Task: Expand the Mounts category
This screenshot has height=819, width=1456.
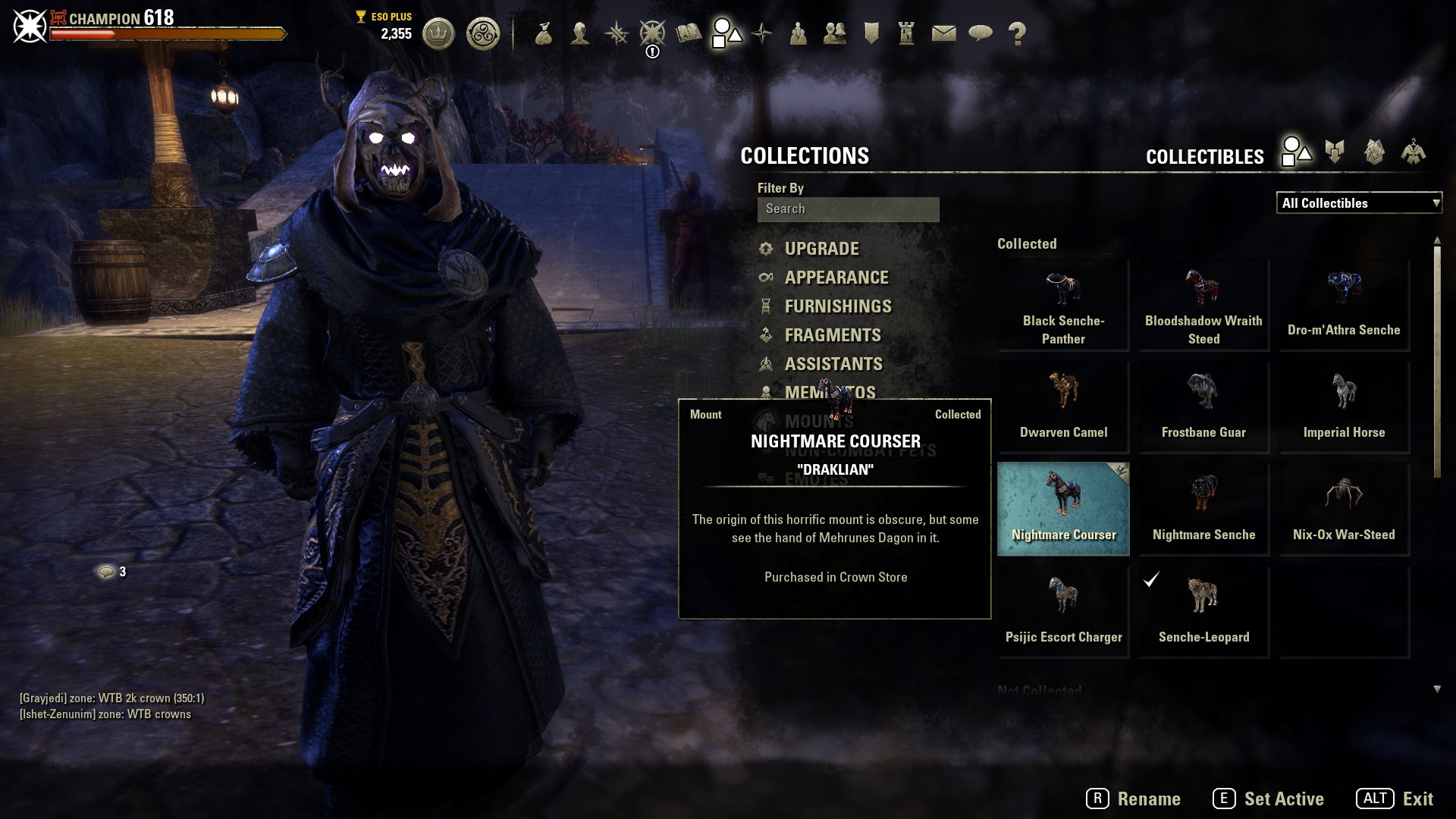Action: [x=819, y=421]
